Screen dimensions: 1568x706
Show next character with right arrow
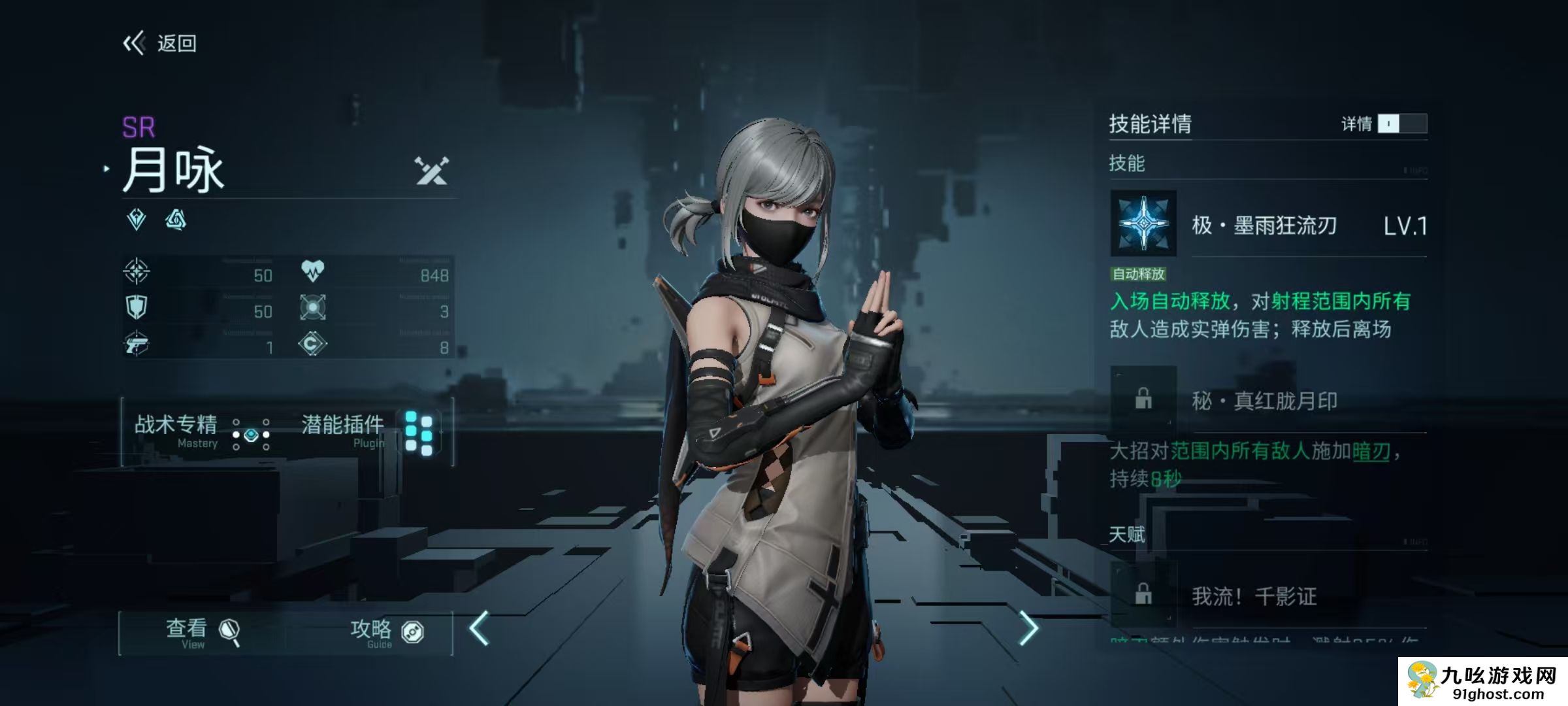click(x=1028, y=629)
